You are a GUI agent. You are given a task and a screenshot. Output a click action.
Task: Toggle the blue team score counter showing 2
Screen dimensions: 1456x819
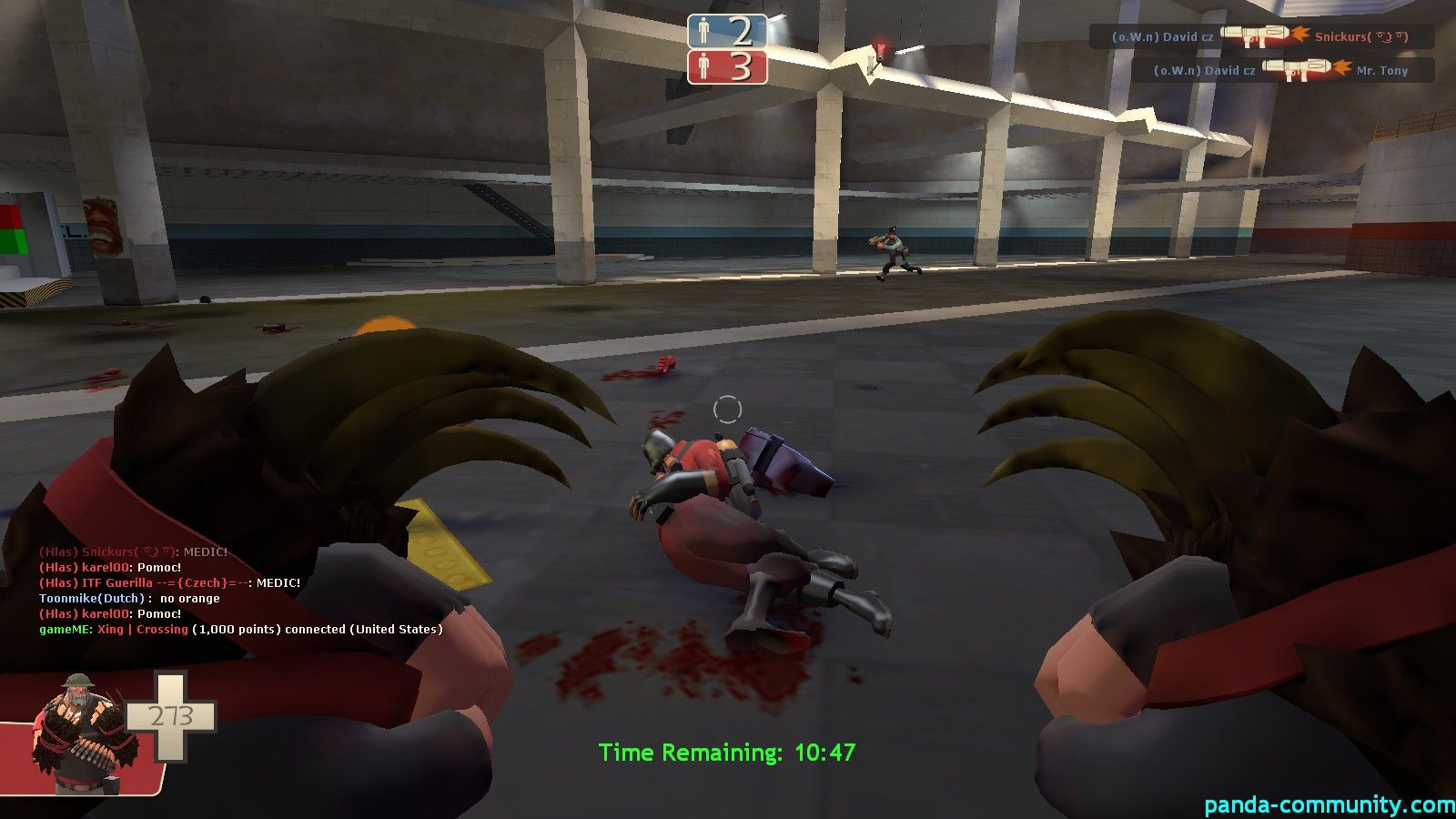(x=741, y=36)
